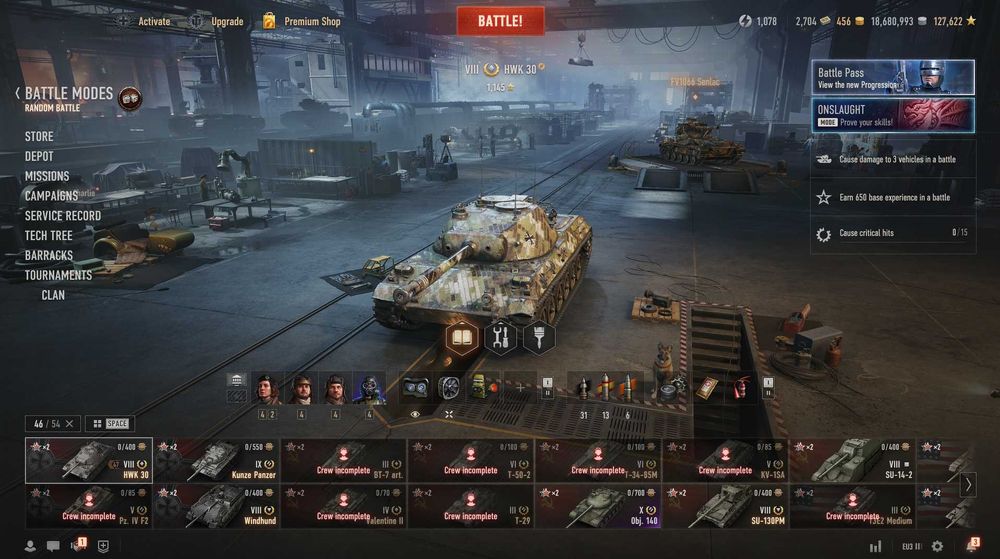Open the wrench-and-screwdriver equipment hexagon

[x=500, y=337]
